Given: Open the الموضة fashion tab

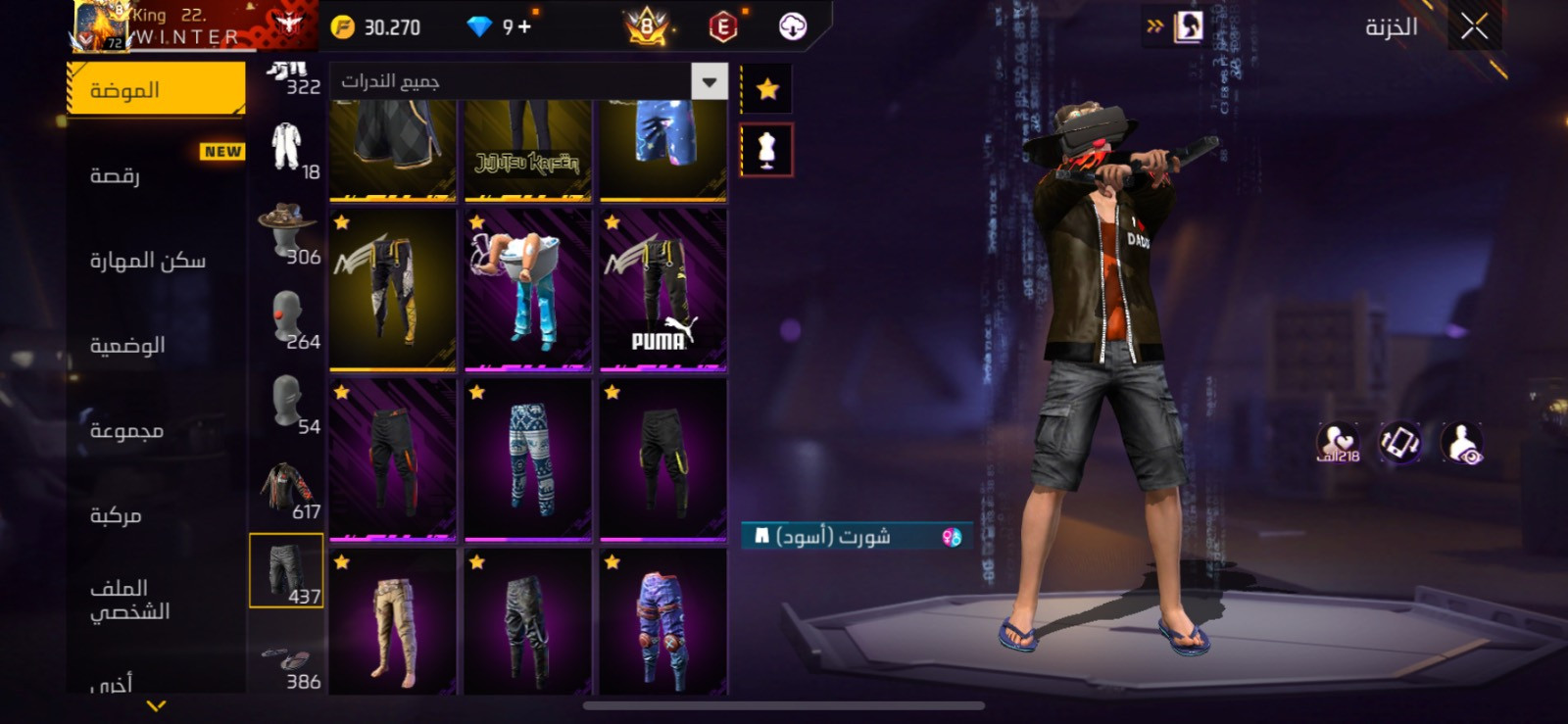Looking at the screenshot, I should tap(156, 90).
